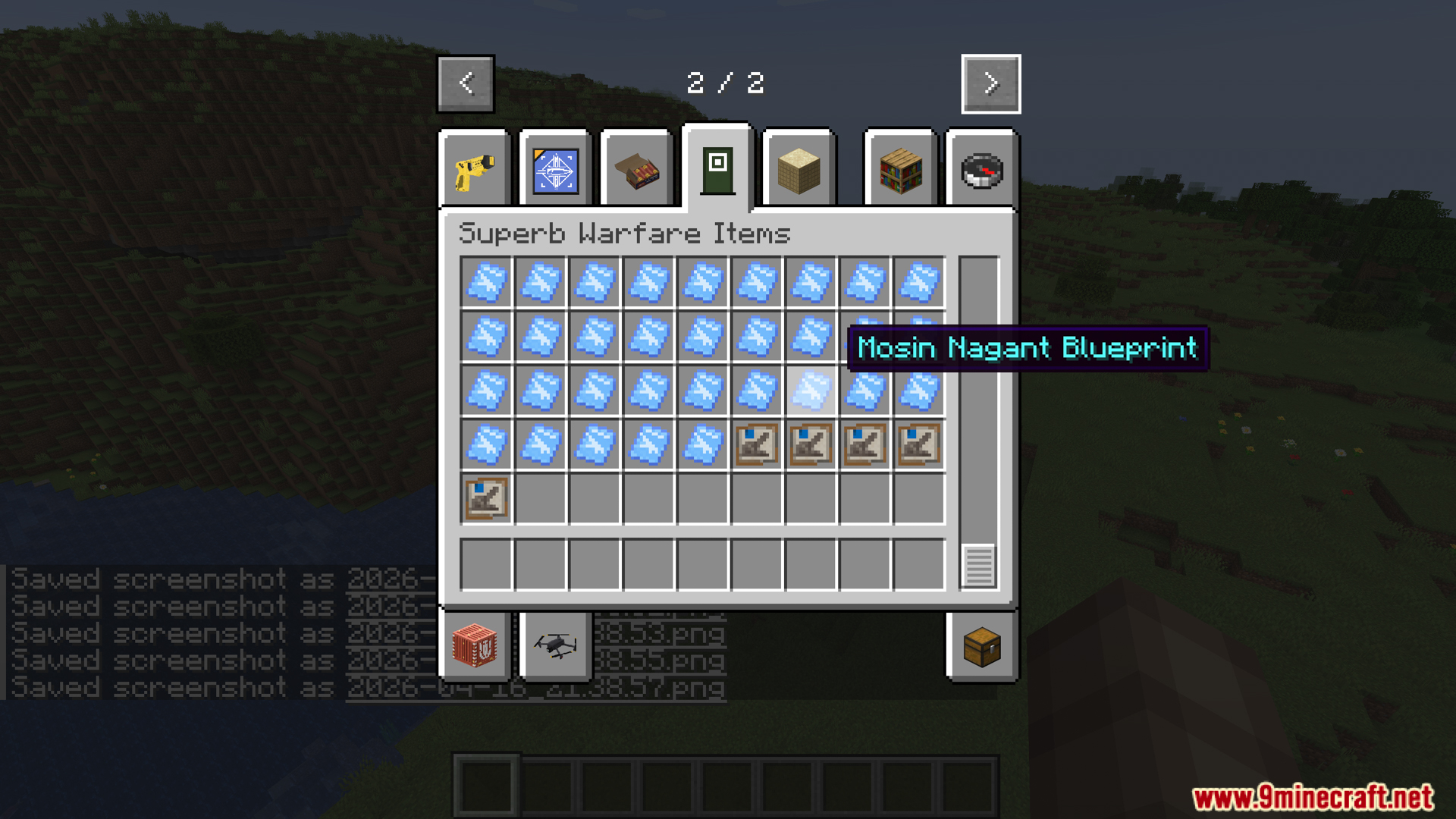
Task: Select the blueprint in the top-left grid slot
Action: pyautogui.click(x=488, y=282)
